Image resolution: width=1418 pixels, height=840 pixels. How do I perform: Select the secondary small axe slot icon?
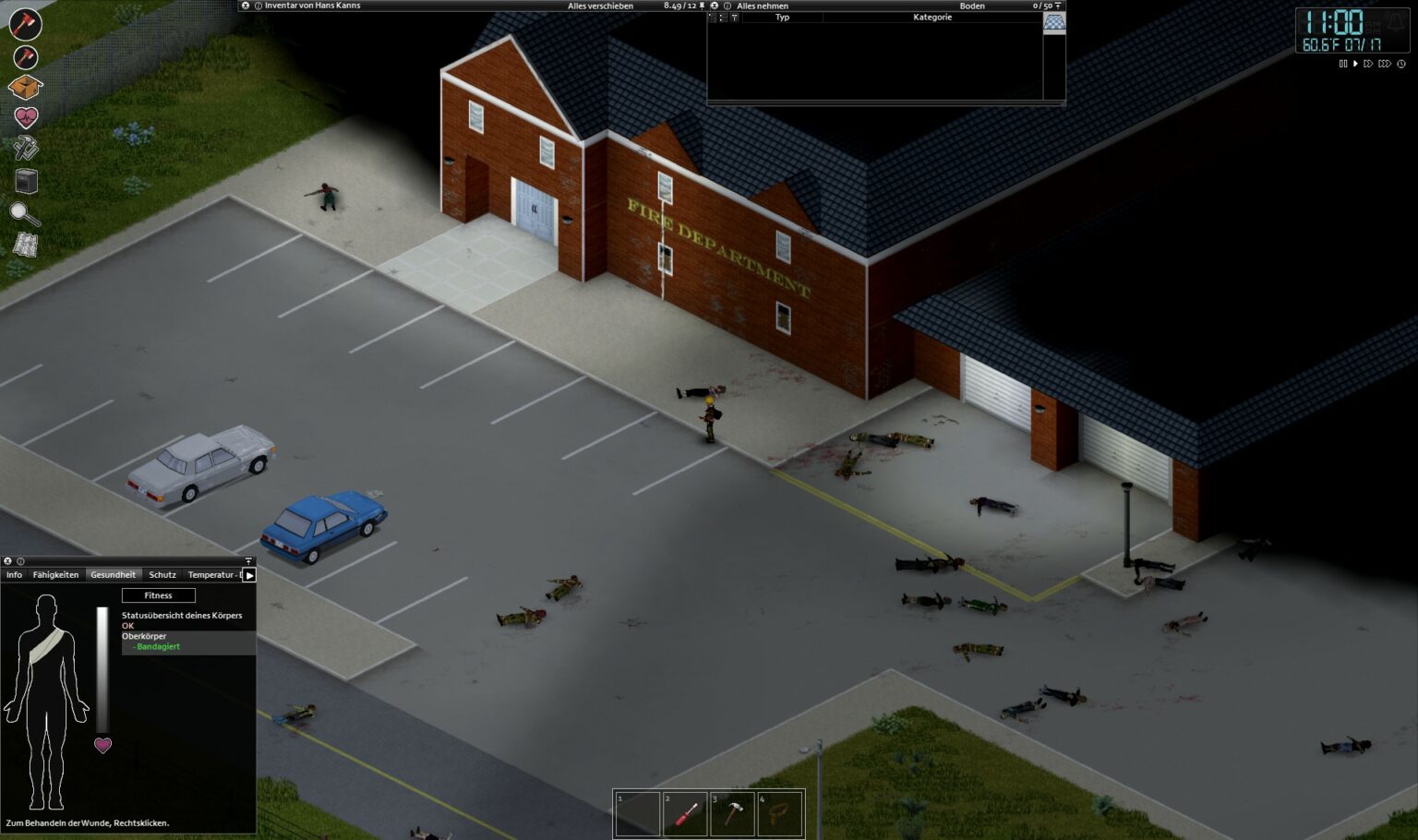coord(25,57)
